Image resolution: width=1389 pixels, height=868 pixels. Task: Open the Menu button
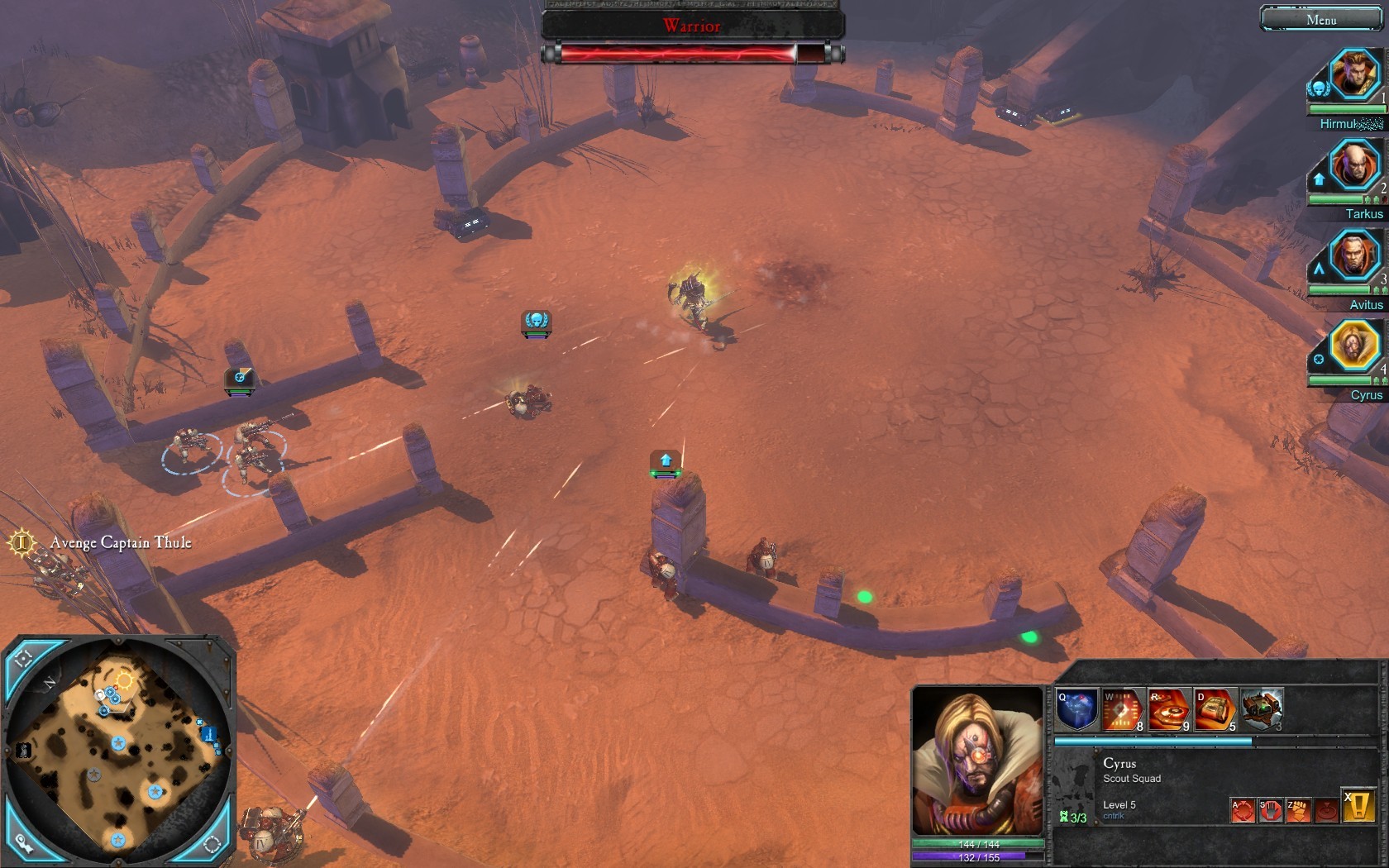pyautogui.click(x=1320, y=19)
